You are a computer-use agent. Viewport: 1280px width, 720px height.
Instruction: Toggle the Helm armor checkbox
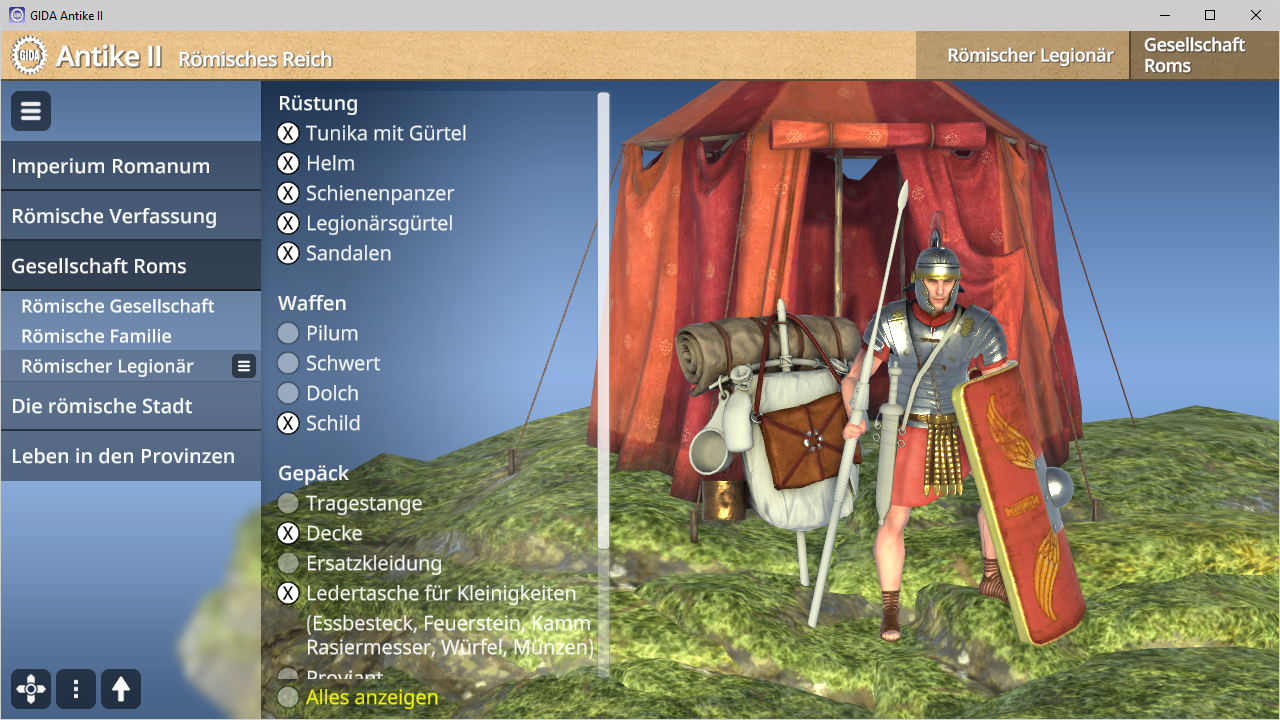[x=288, y=163]
